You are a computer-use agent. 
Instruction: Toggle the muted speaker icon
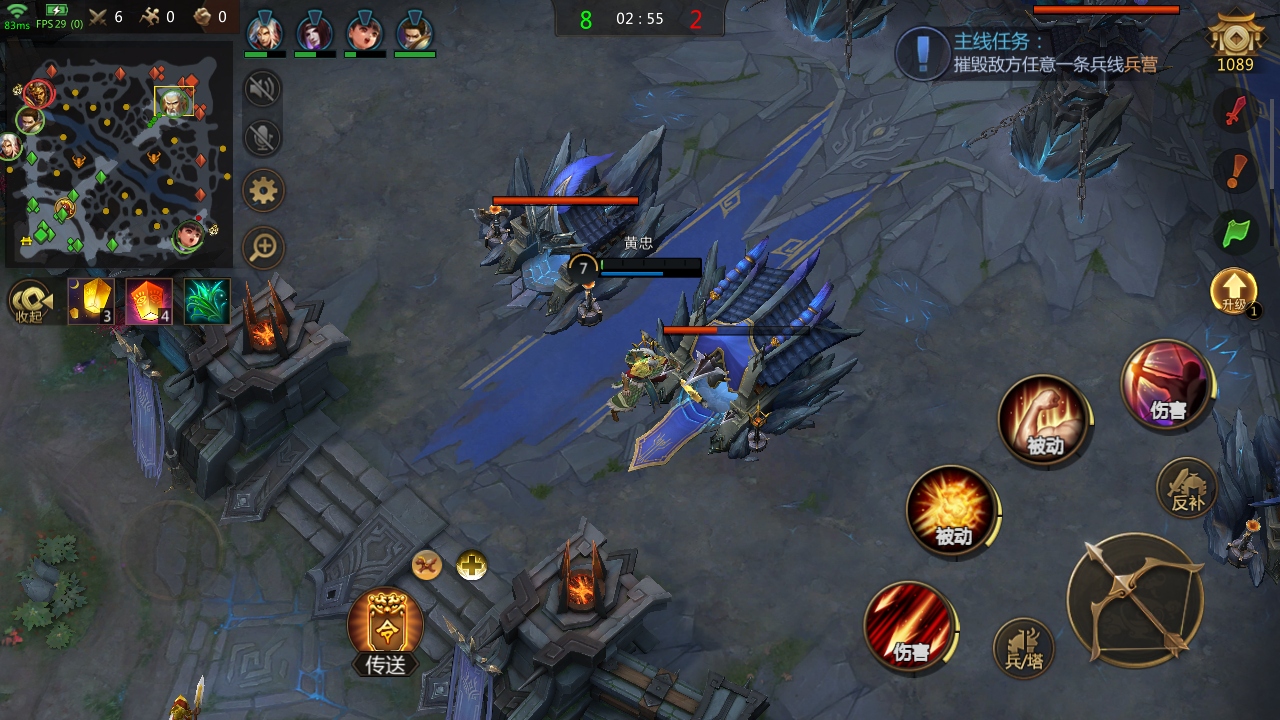pos(263,90)
